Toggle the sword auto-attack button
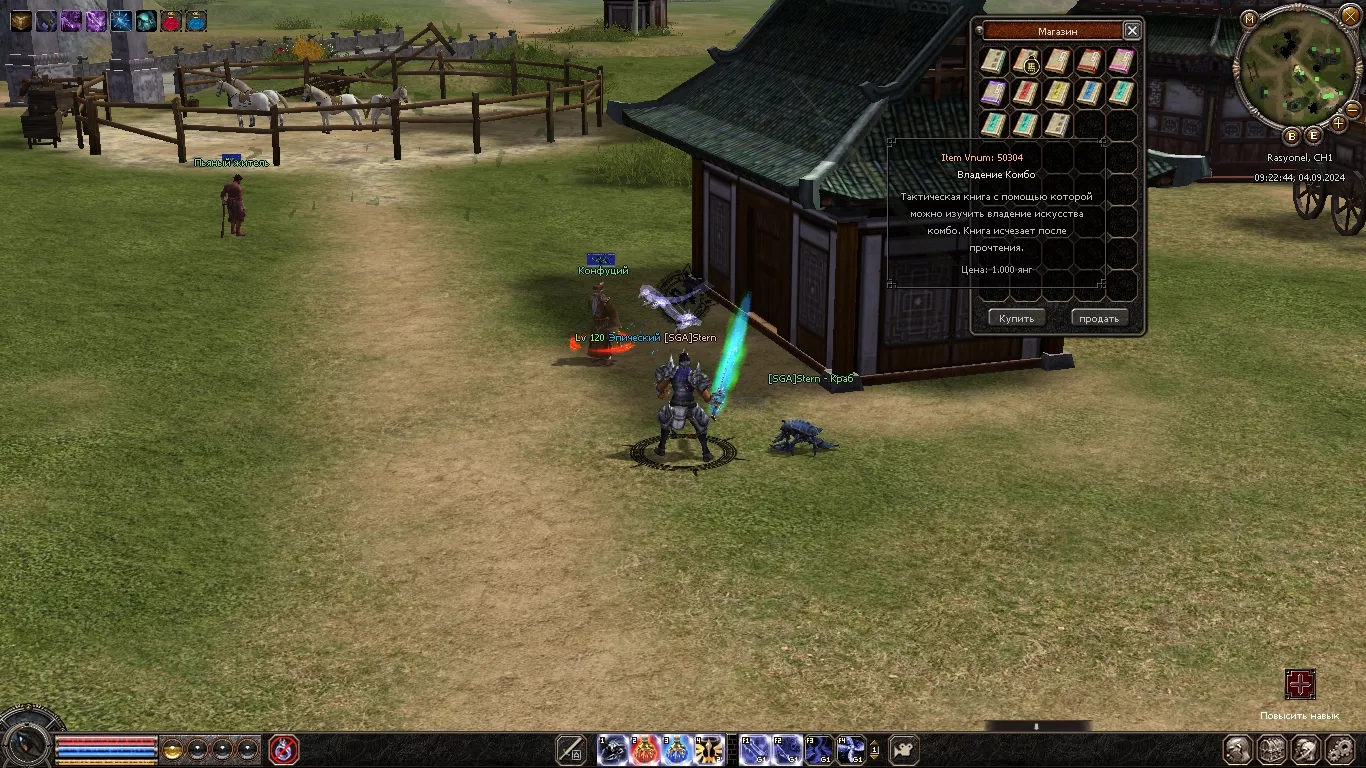 tap(571, 749)
